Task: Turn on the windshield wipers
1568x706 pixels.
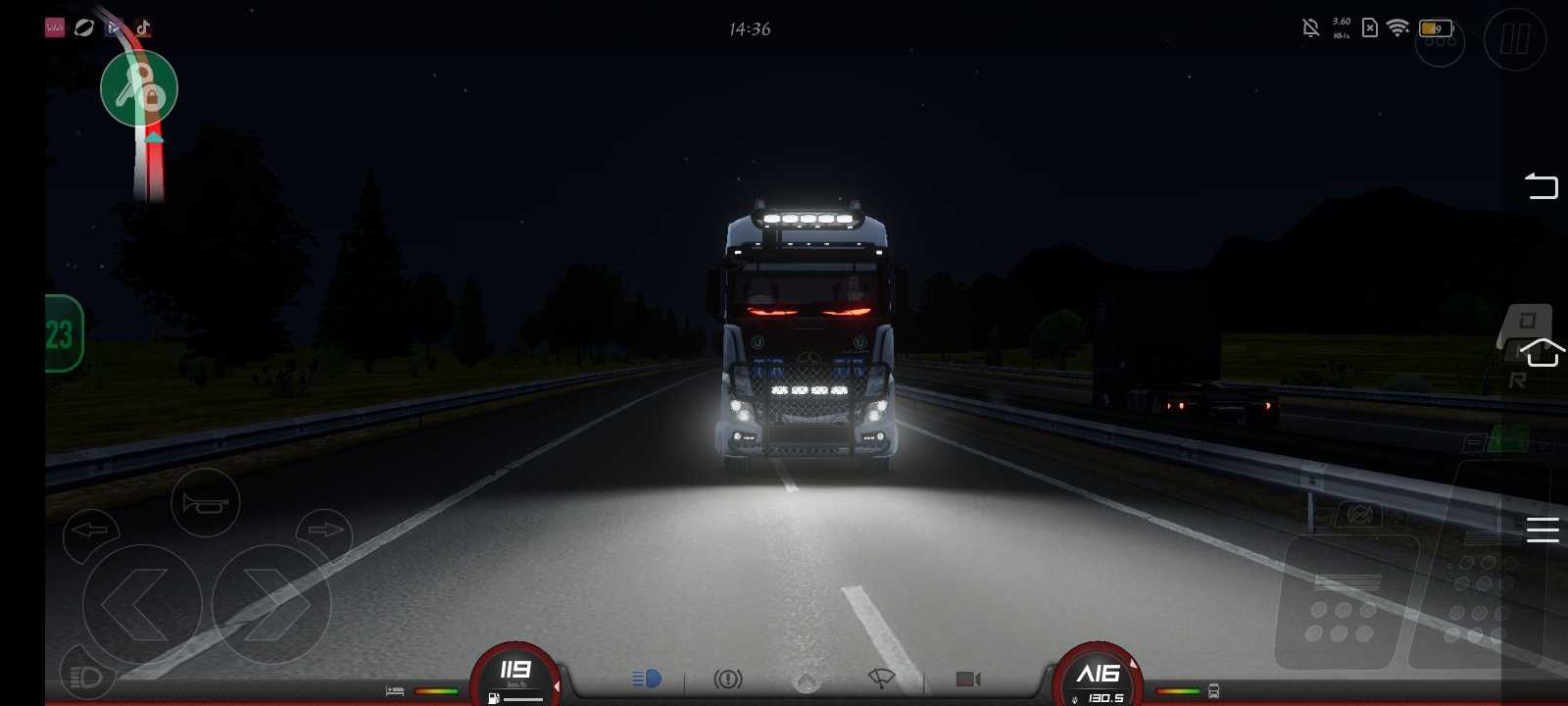Action: [x=882, y=679]
